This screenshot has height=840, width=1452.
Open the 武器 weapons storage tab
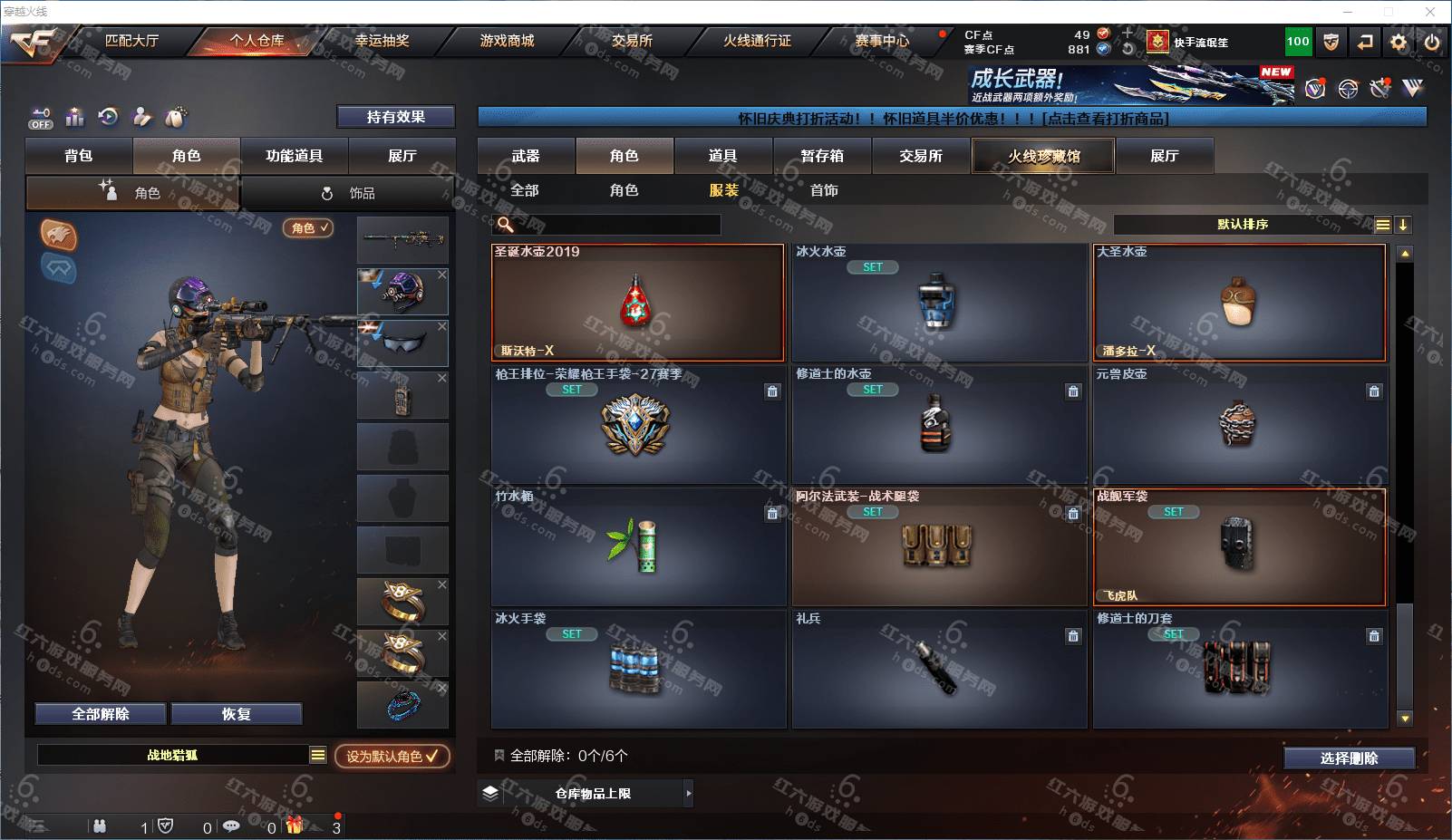[x=526, y=156]
